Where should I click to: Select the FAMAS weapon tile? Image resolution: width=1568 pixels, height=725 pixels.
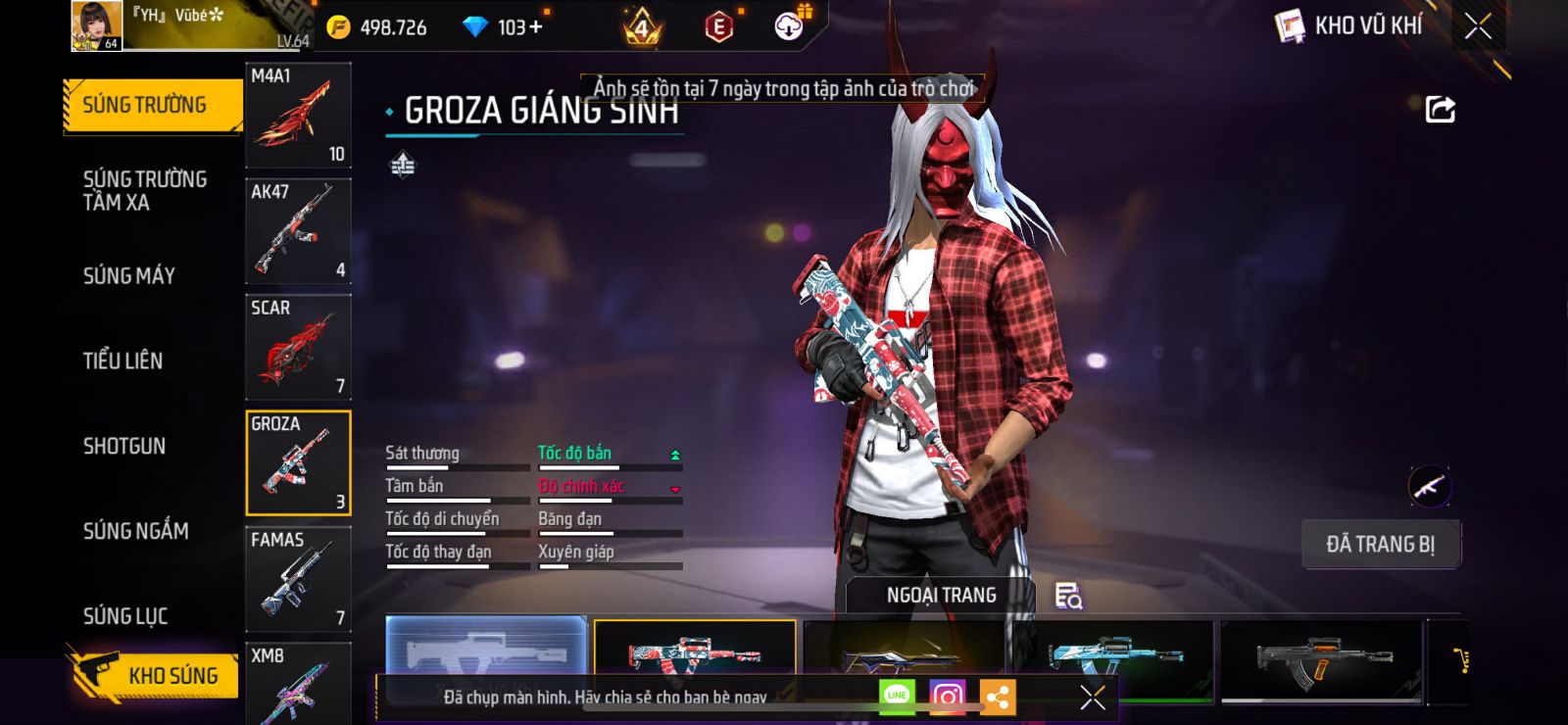[298, 578]
